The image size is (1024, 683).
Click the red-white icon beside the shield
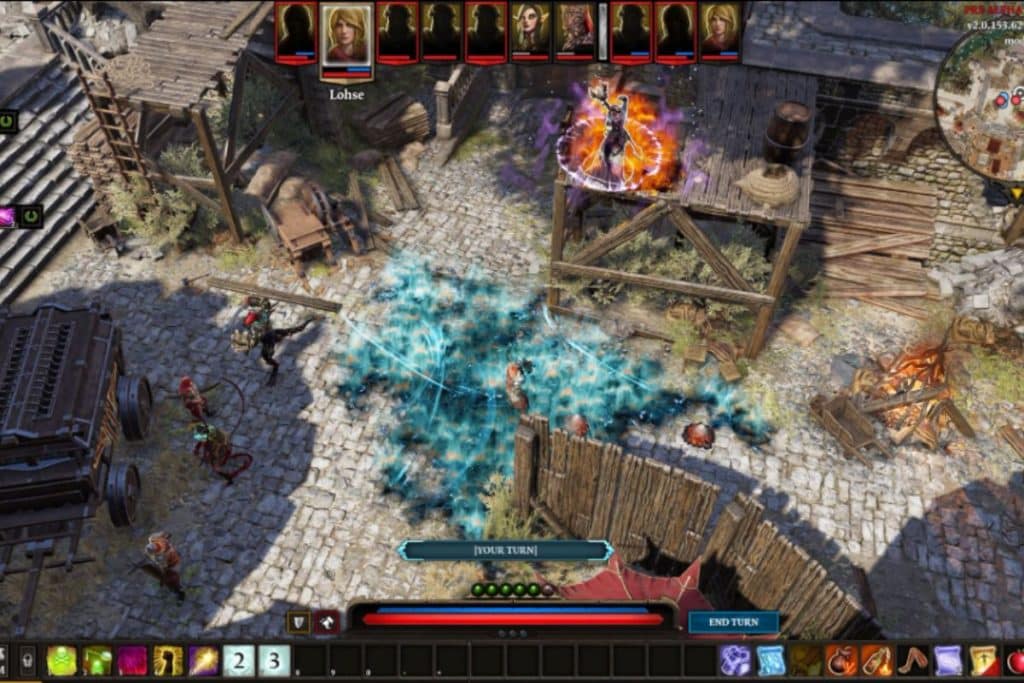point(327,622)
